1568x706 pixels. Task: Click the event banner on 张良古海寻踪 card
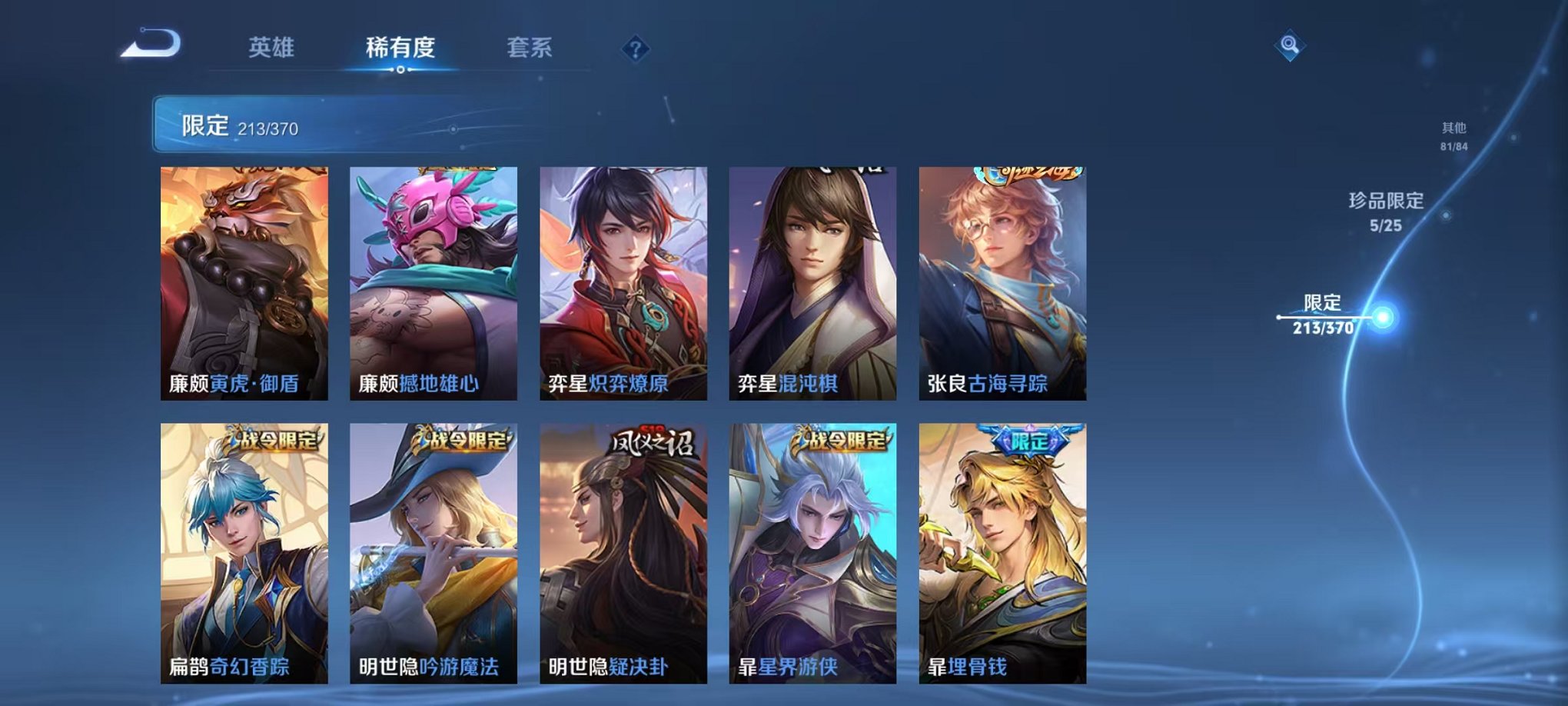pos(1025,176)
